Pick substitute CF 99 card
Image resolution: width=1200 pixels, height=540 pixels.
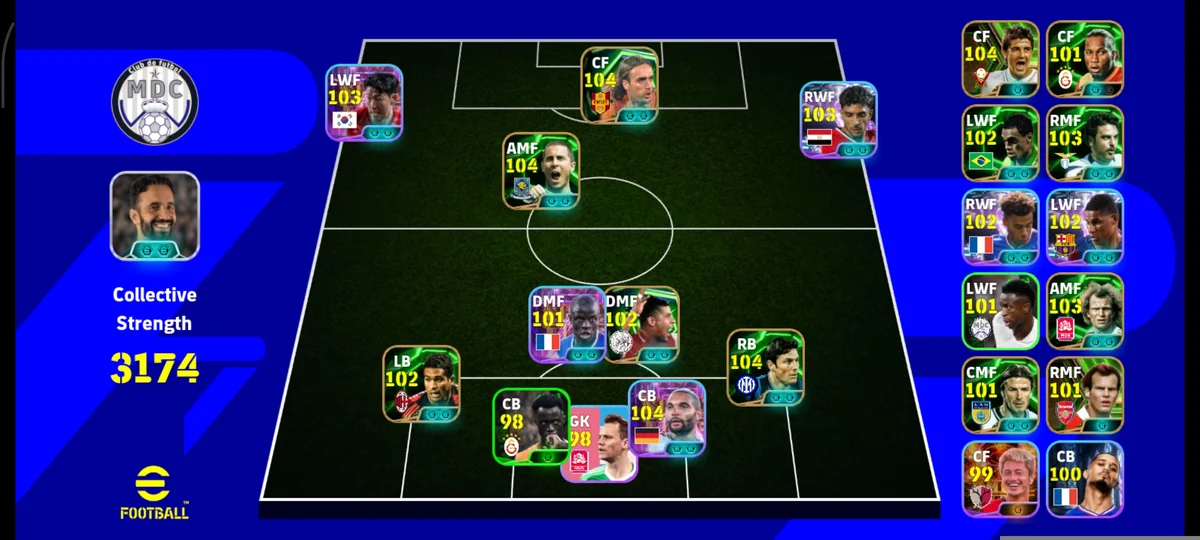(1001, 479)
